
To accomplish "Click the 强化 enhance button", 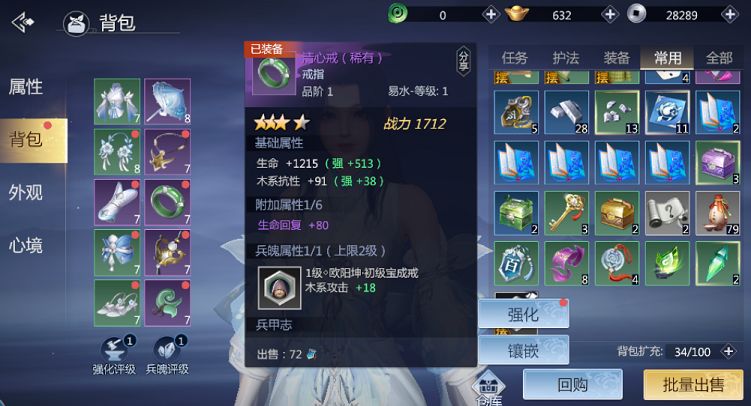I will [523, 314].
